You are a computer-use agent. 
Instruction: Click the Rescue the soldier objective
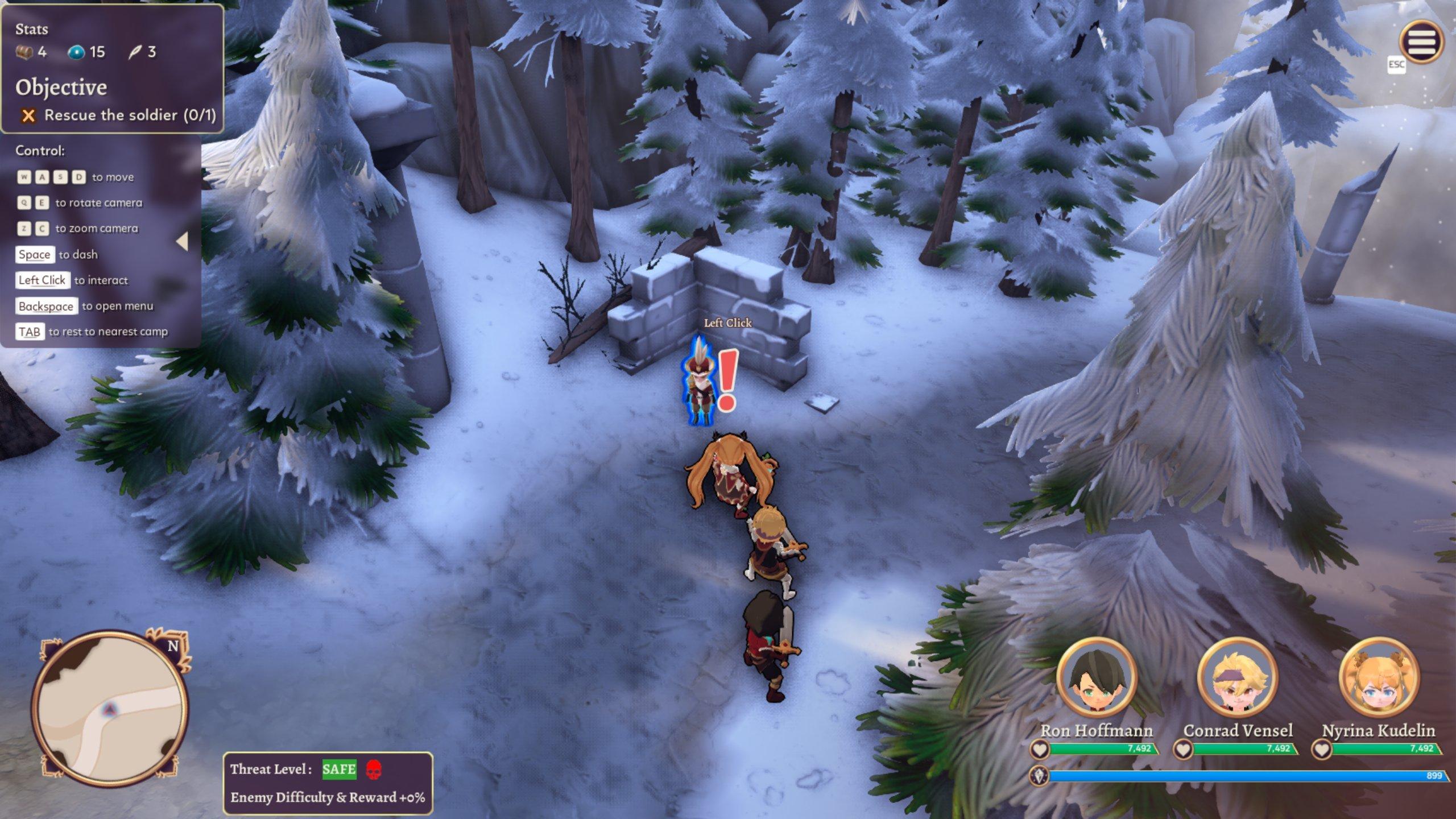pos(119,115)
